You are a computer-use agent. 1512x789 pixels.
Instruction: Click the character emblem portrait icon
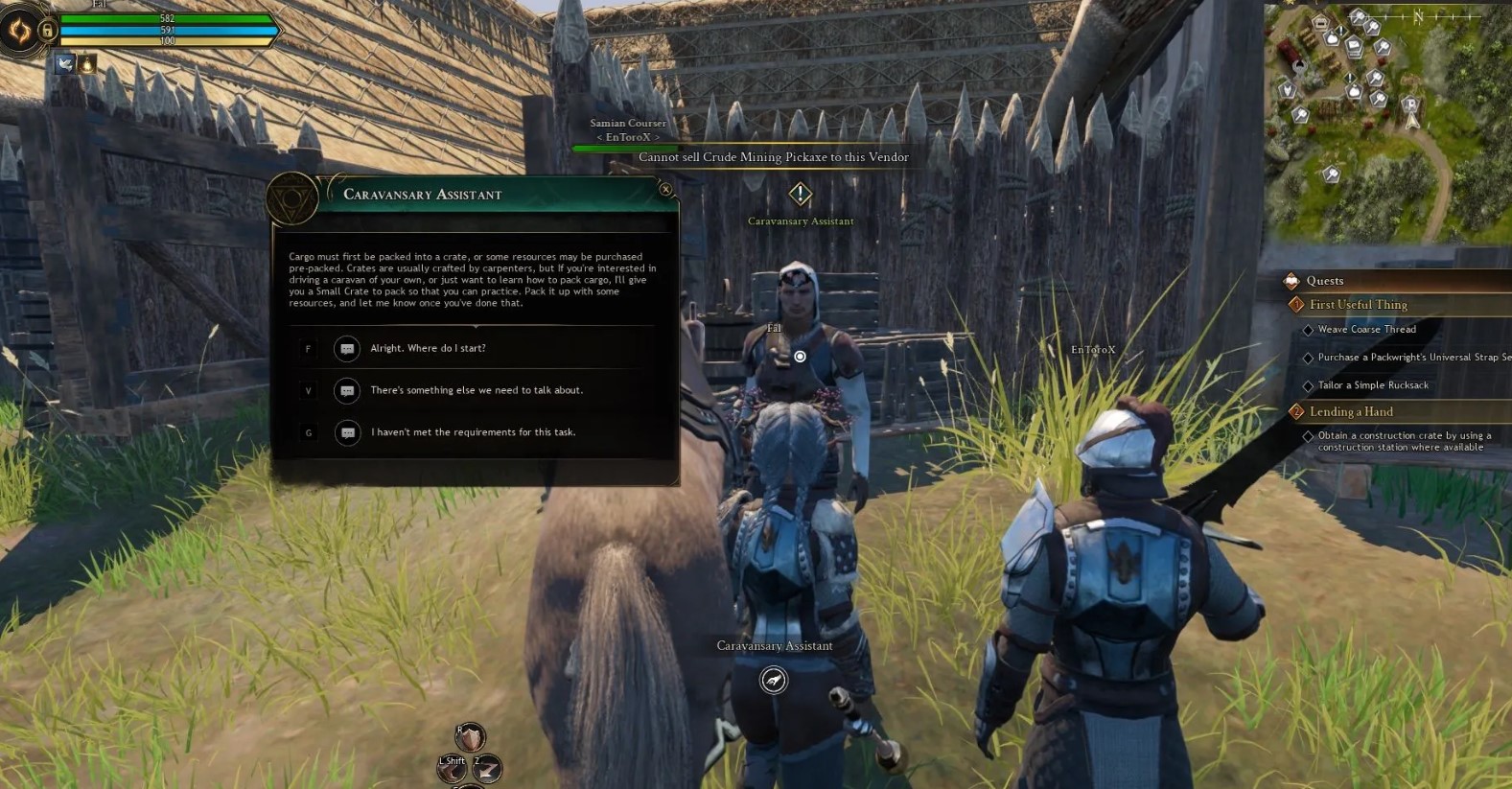click(19, 31)
